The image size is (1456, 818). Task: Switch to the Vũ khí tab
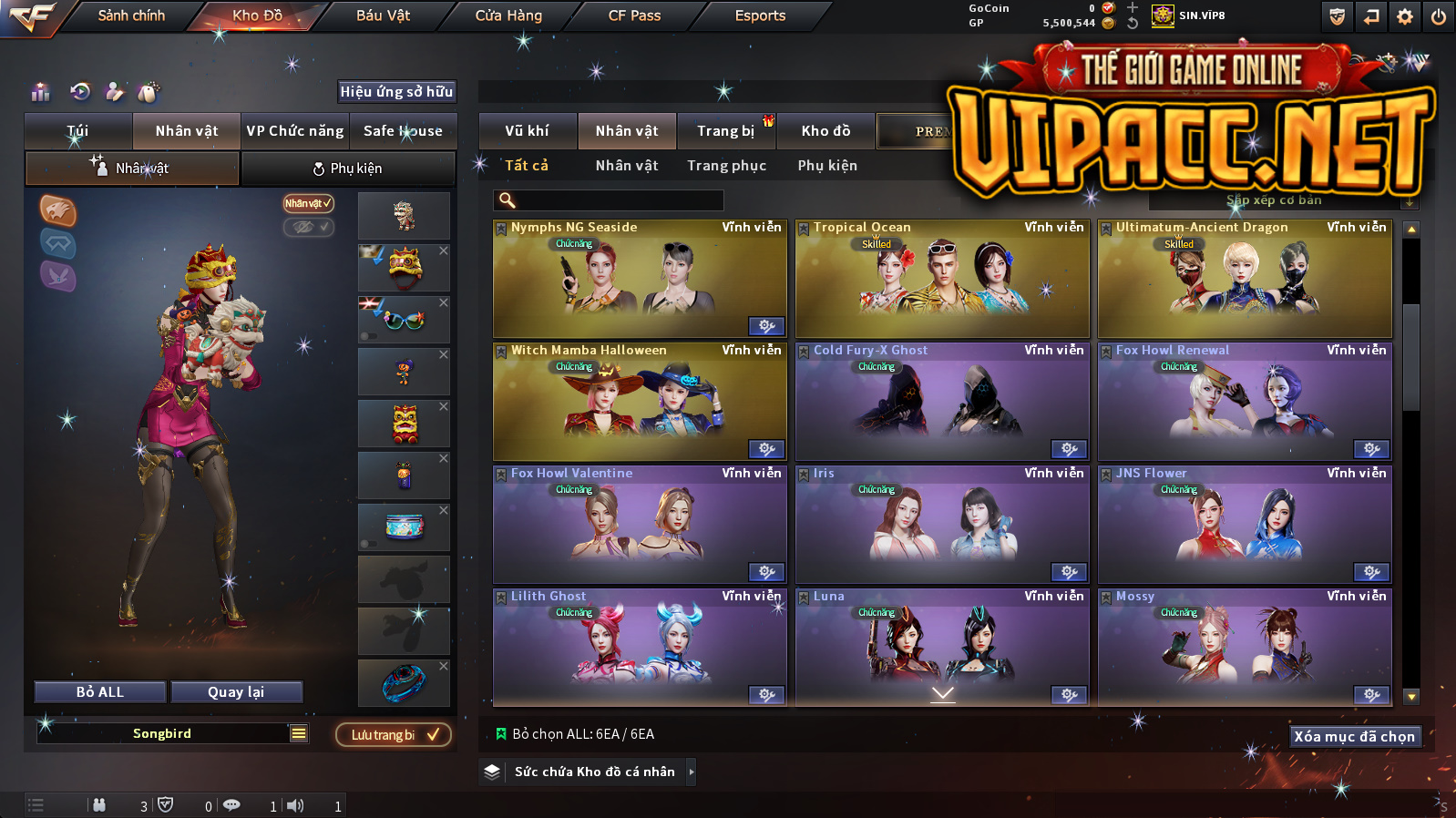(x=527, y=131)
